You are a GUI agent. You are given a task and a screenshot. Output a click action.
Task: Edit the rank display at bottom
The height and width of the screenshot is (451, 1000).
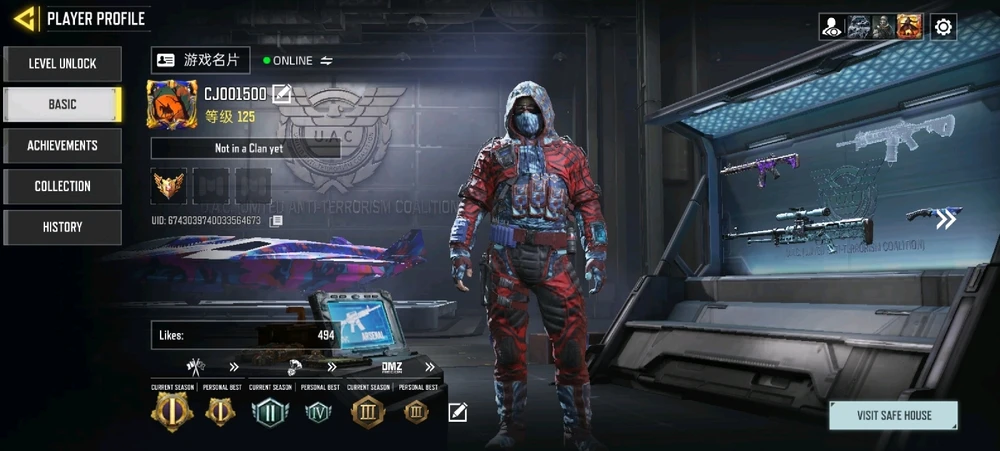click(457, 412)
